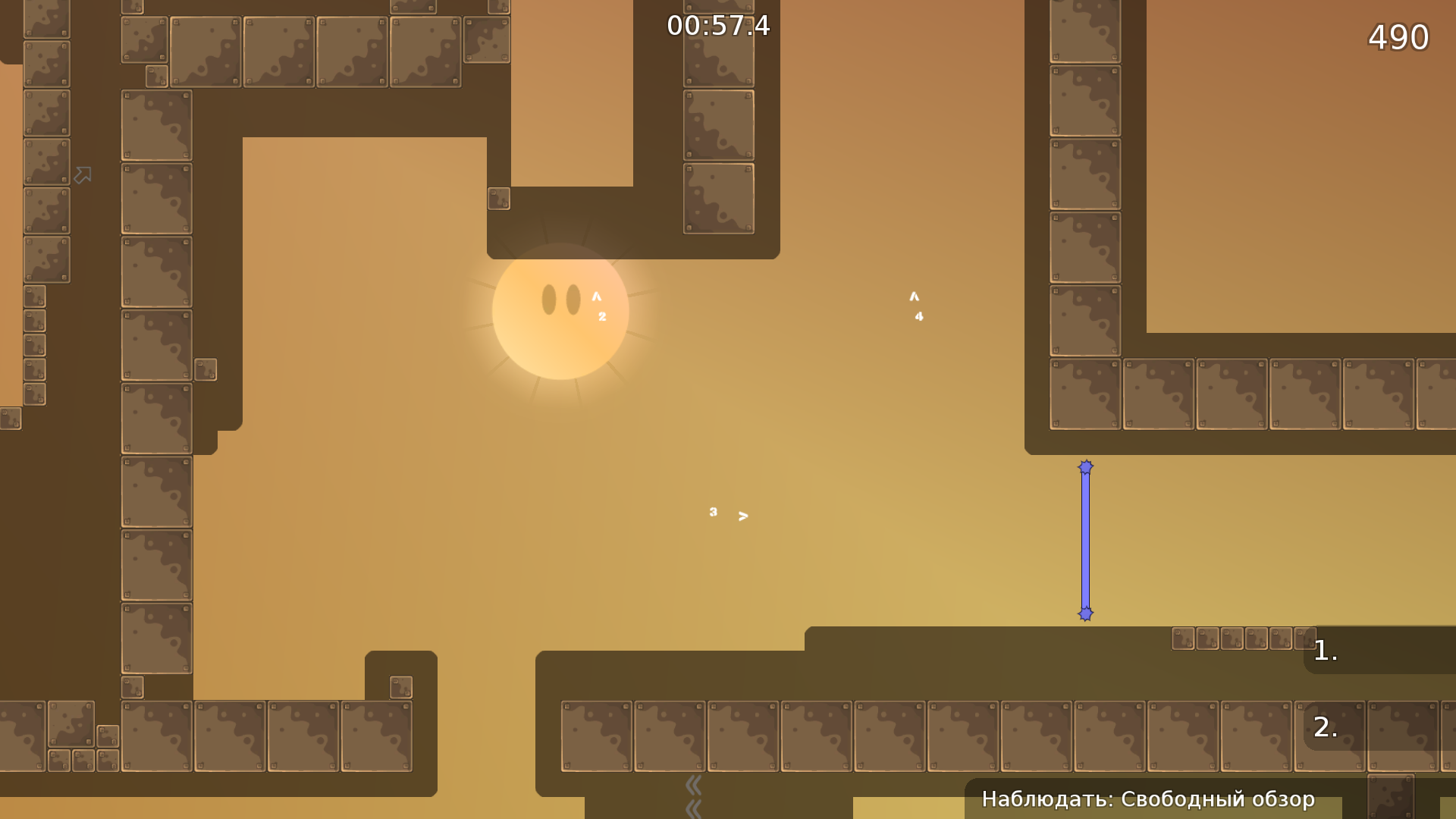Click the bottom spike of the blue laser

[1086, 613]
